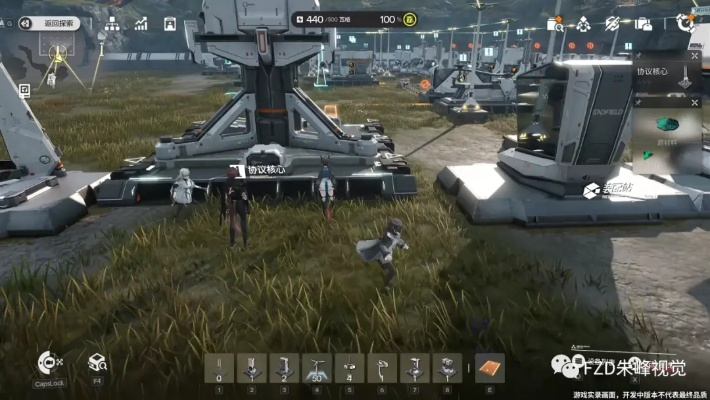Click the small note icon below the minimap
The width and height of the screenshot is (710, 400).
click(25, 90)
